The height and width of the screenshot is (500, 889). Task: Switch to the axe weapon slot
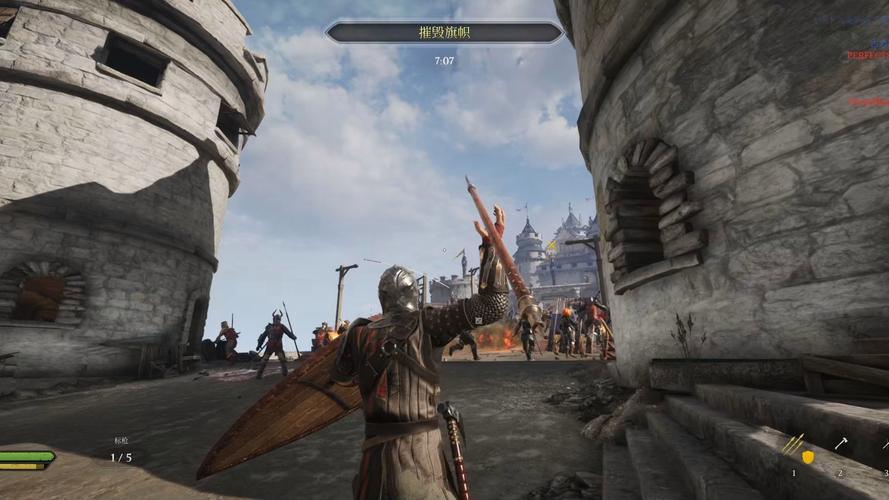841,444
